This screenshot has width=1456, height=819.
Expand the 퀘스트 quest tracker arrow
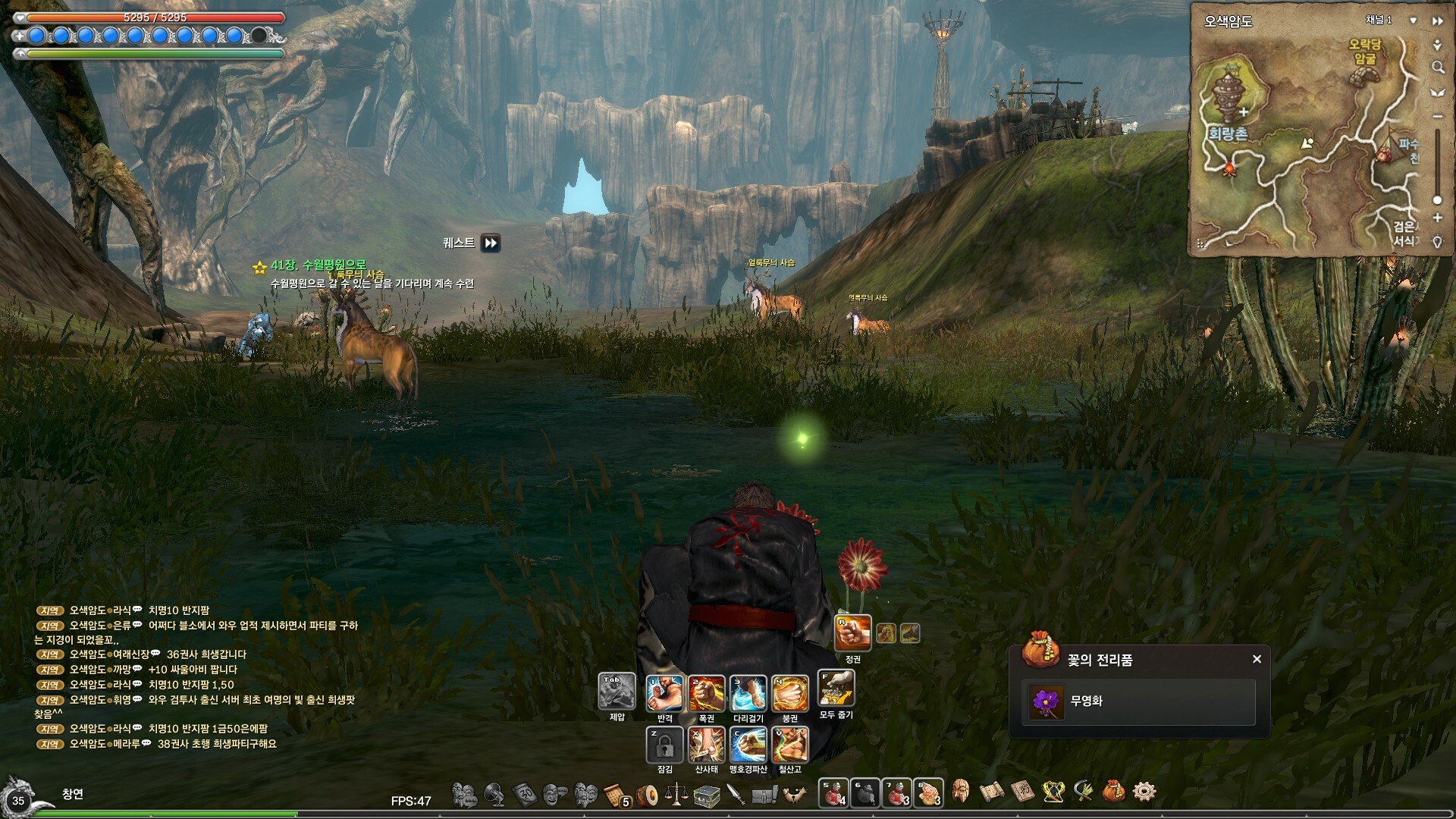point(491,243)
